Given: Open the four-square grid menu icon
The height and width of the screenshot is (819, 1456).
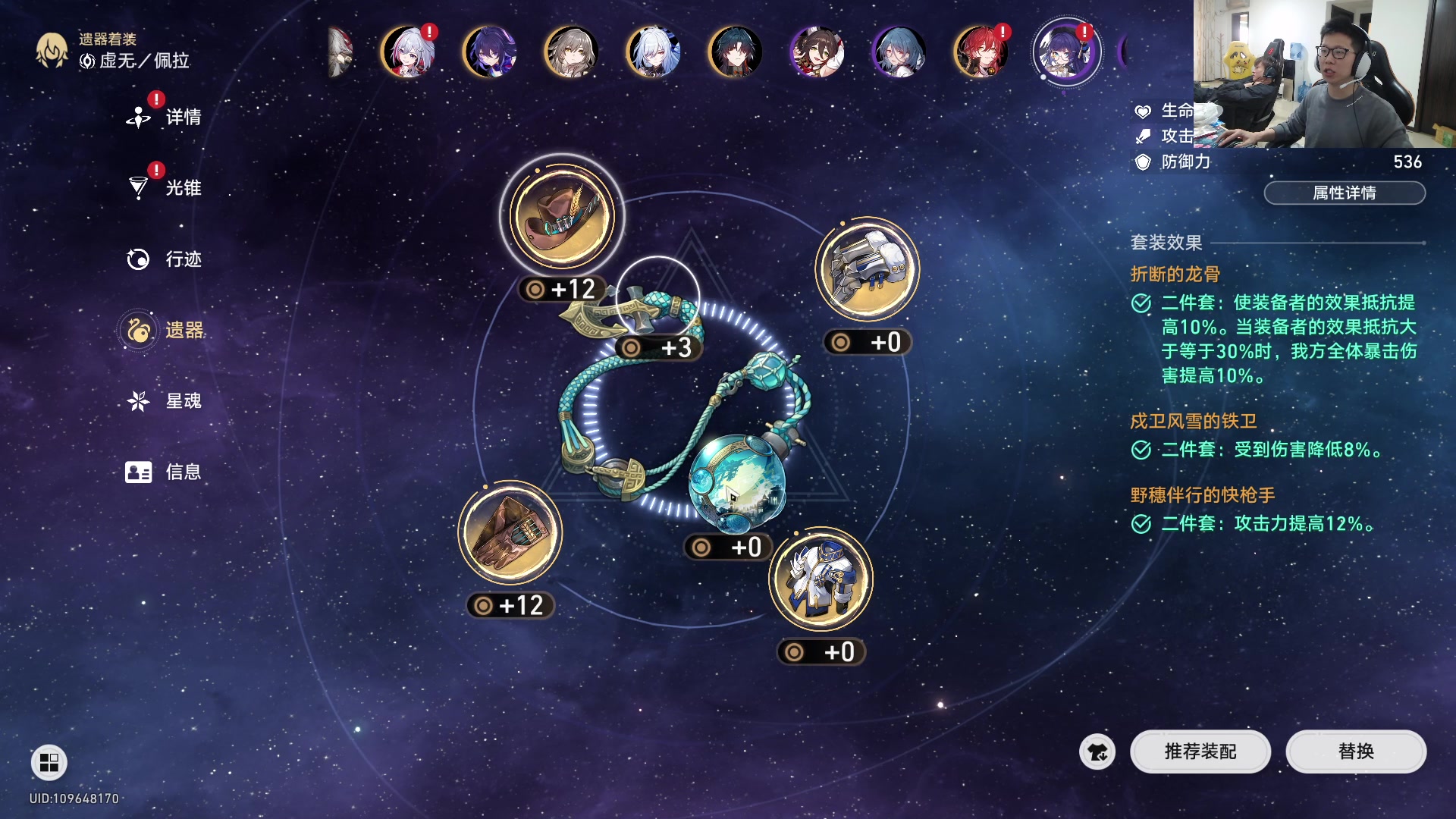Looking at the screenshot, I should (49, 762).
